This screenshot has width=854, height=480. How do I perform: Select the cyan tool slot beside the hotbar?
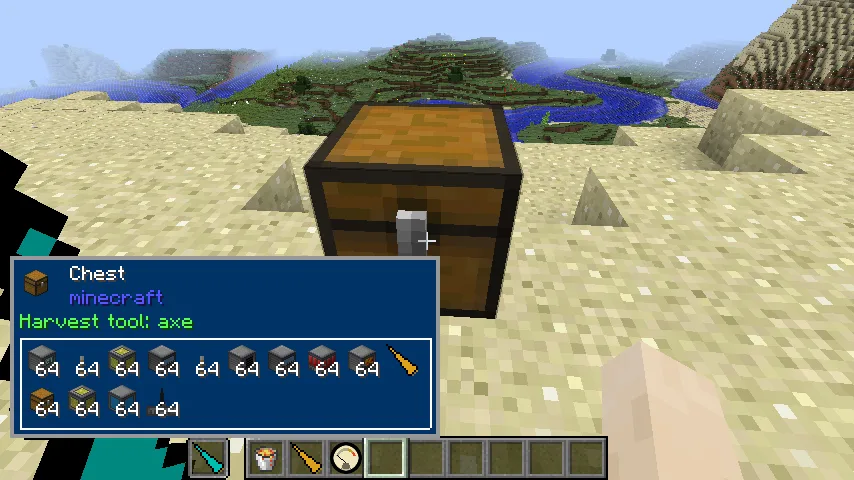click(209, 459)
